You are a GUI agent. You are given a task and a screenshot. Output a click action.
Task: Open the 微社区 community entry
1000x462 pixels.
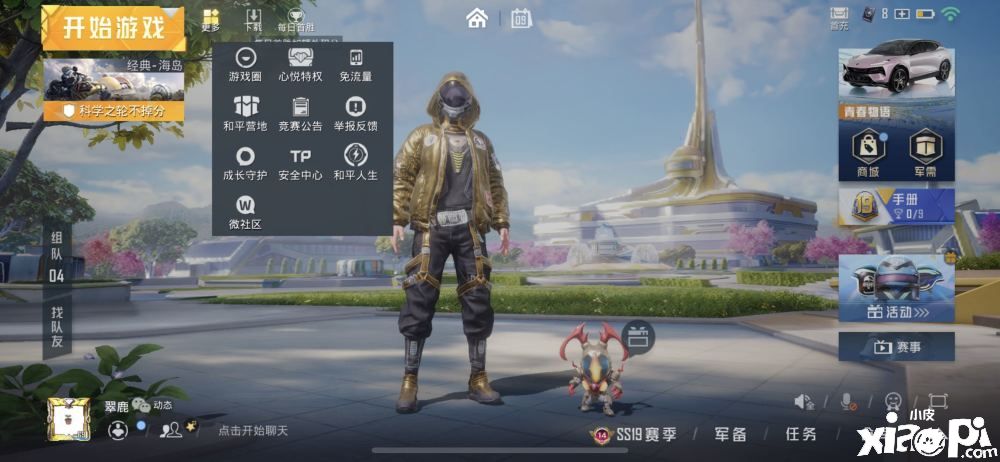pyautogui.click(x=245, y=212)
